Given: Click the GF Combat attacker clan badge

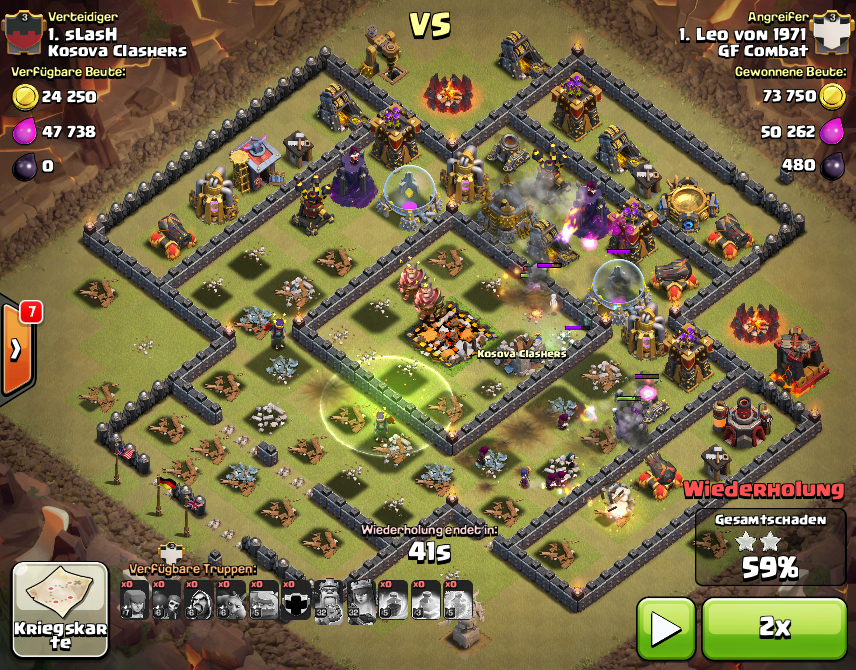Looking at the screenshot, I should tap(829, 34).
